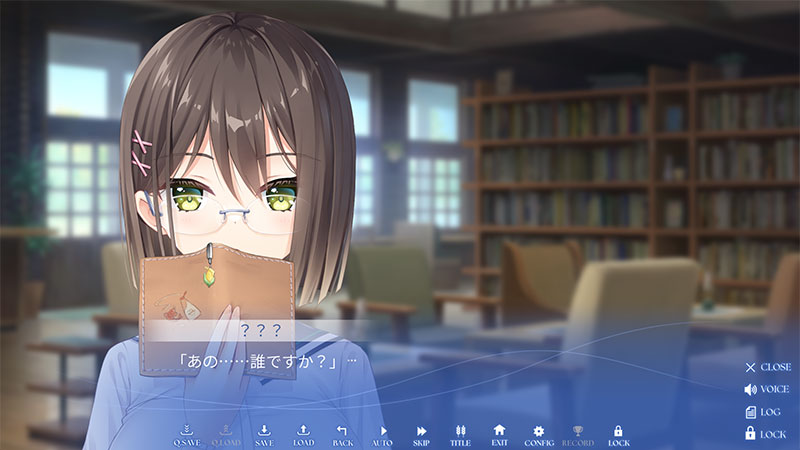Open the CONFIG settings

pos(538,434)
